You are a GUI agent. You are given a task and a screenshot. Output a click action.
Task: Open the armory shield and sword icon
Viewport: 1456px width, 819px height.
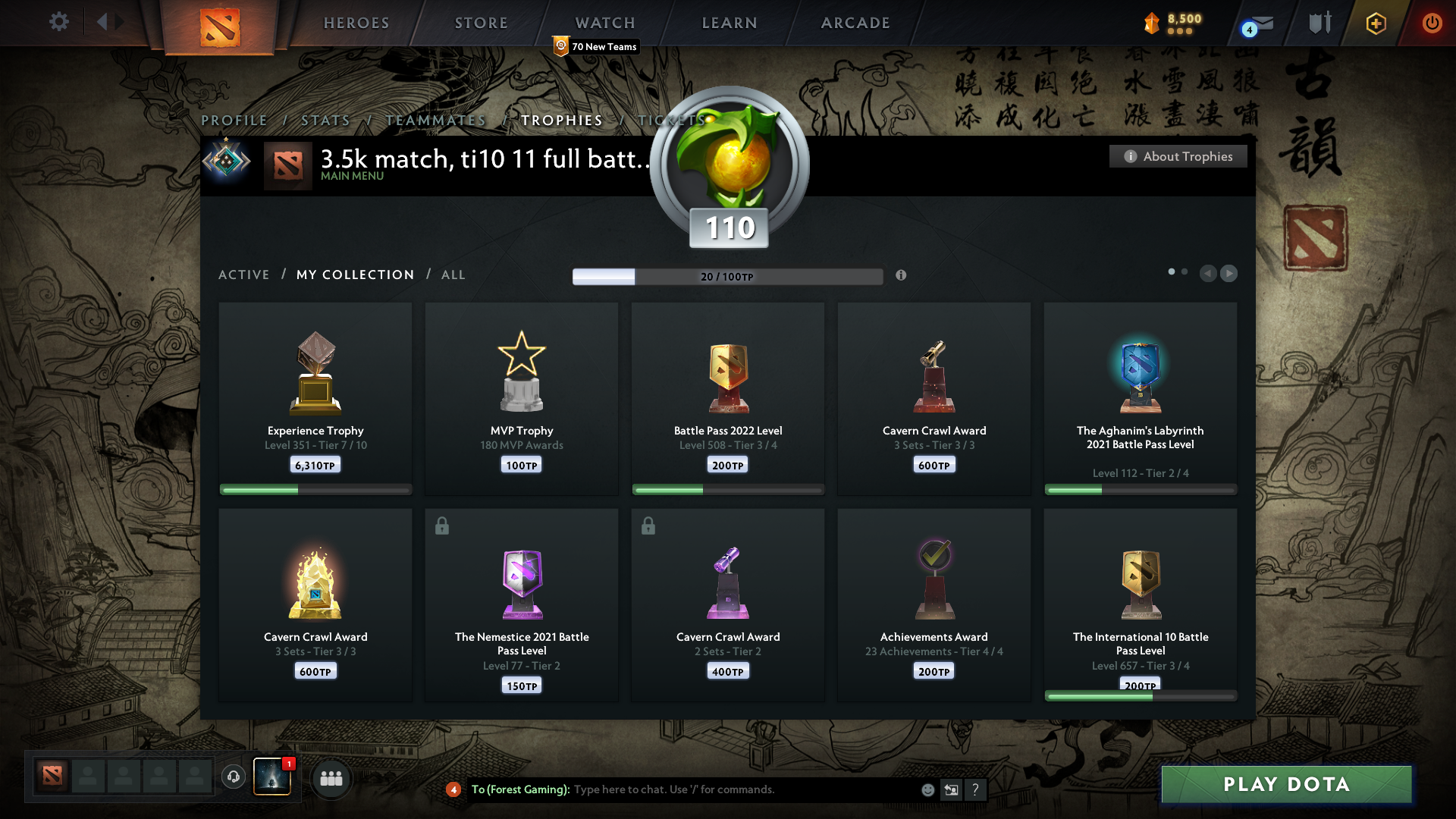pyautogui.click(x=1318, y=23)
